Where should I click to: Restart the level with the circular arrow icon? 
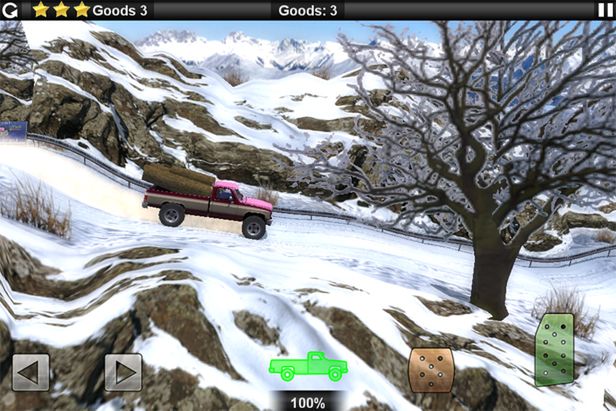11,10
